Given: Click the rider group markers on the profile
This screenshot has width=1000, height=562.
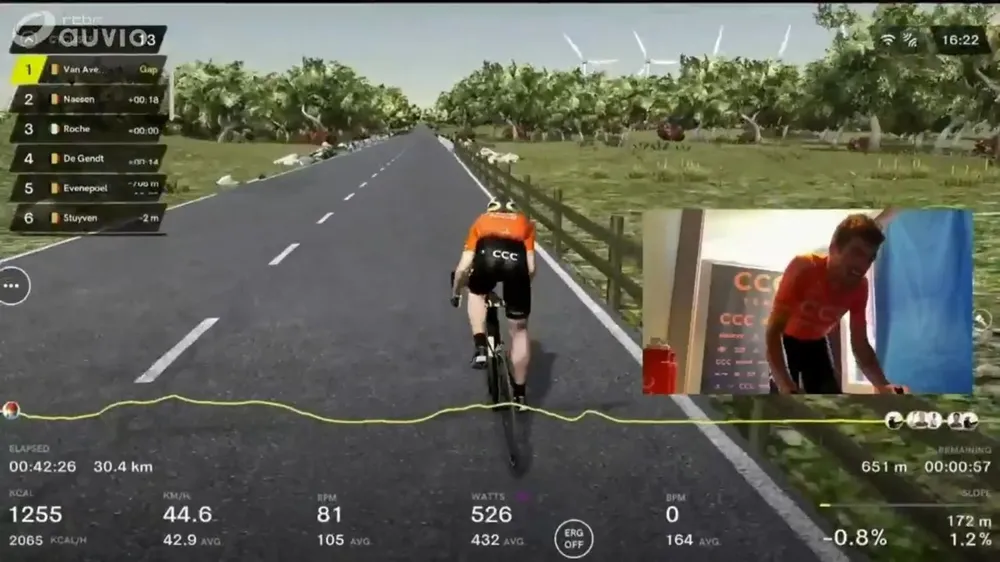Looking at the screenshot, I should (x=931, y=420).
